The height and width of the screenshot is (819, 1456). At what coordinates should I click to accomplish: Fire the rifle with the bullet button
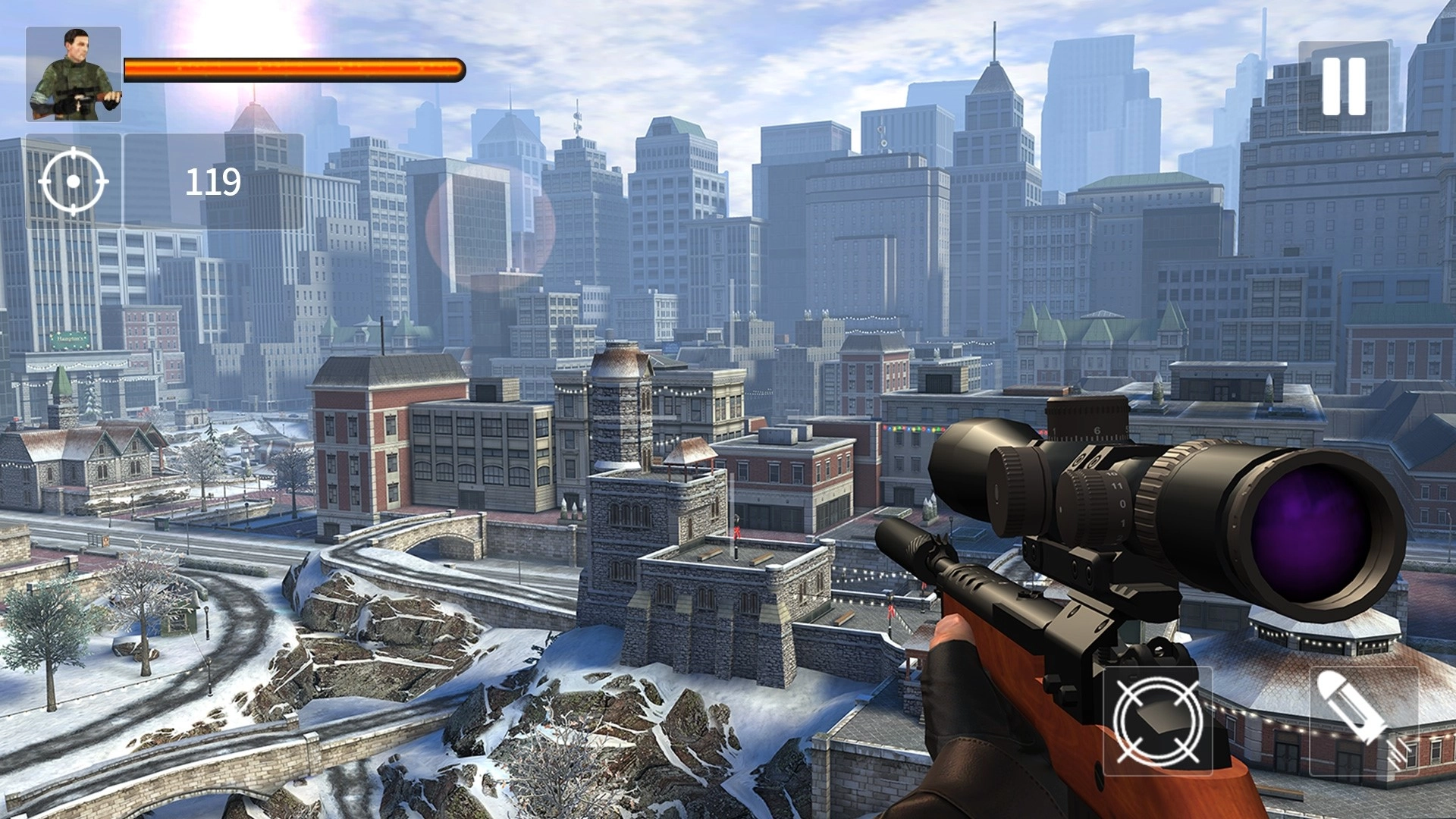(1363, 721)
